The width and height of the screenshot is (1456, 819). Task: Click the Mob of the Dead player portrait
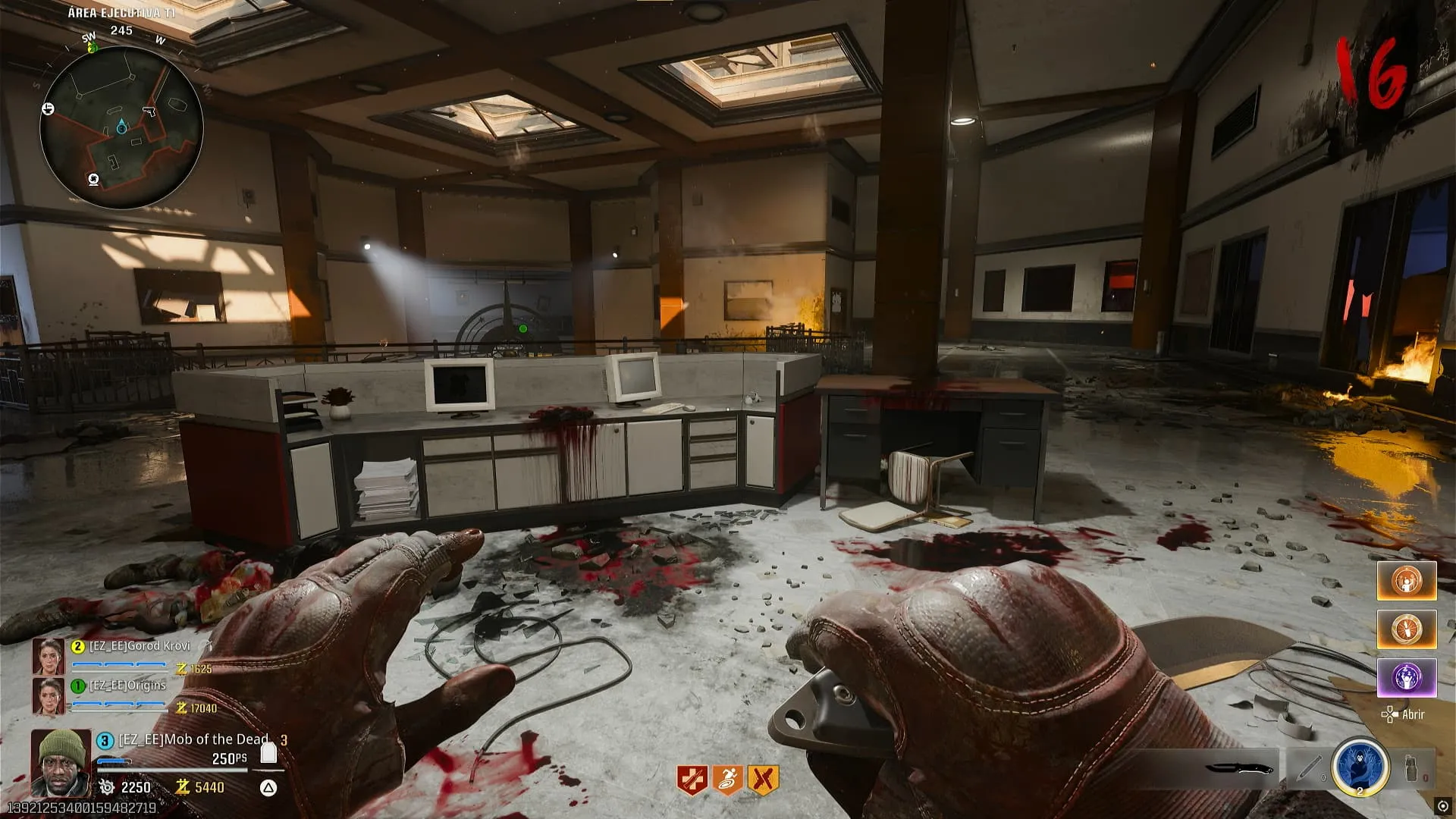click(61, 761)
